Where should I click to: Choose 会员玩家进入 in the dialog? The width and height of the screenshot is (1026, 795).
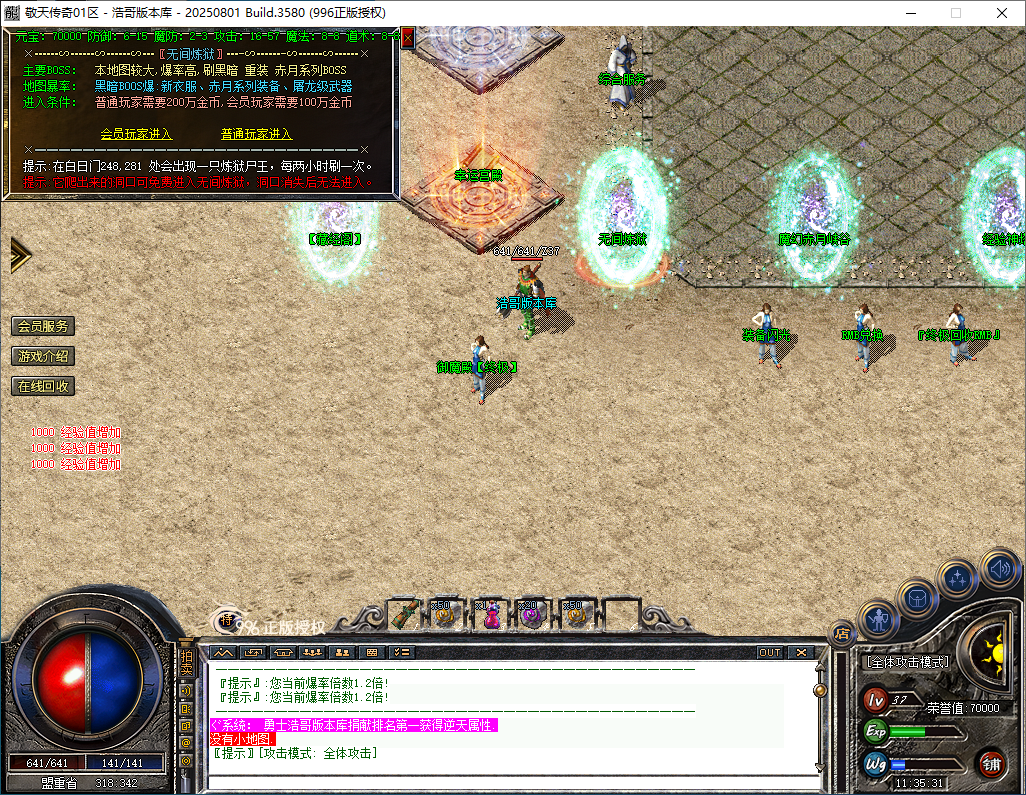(136, 134)
